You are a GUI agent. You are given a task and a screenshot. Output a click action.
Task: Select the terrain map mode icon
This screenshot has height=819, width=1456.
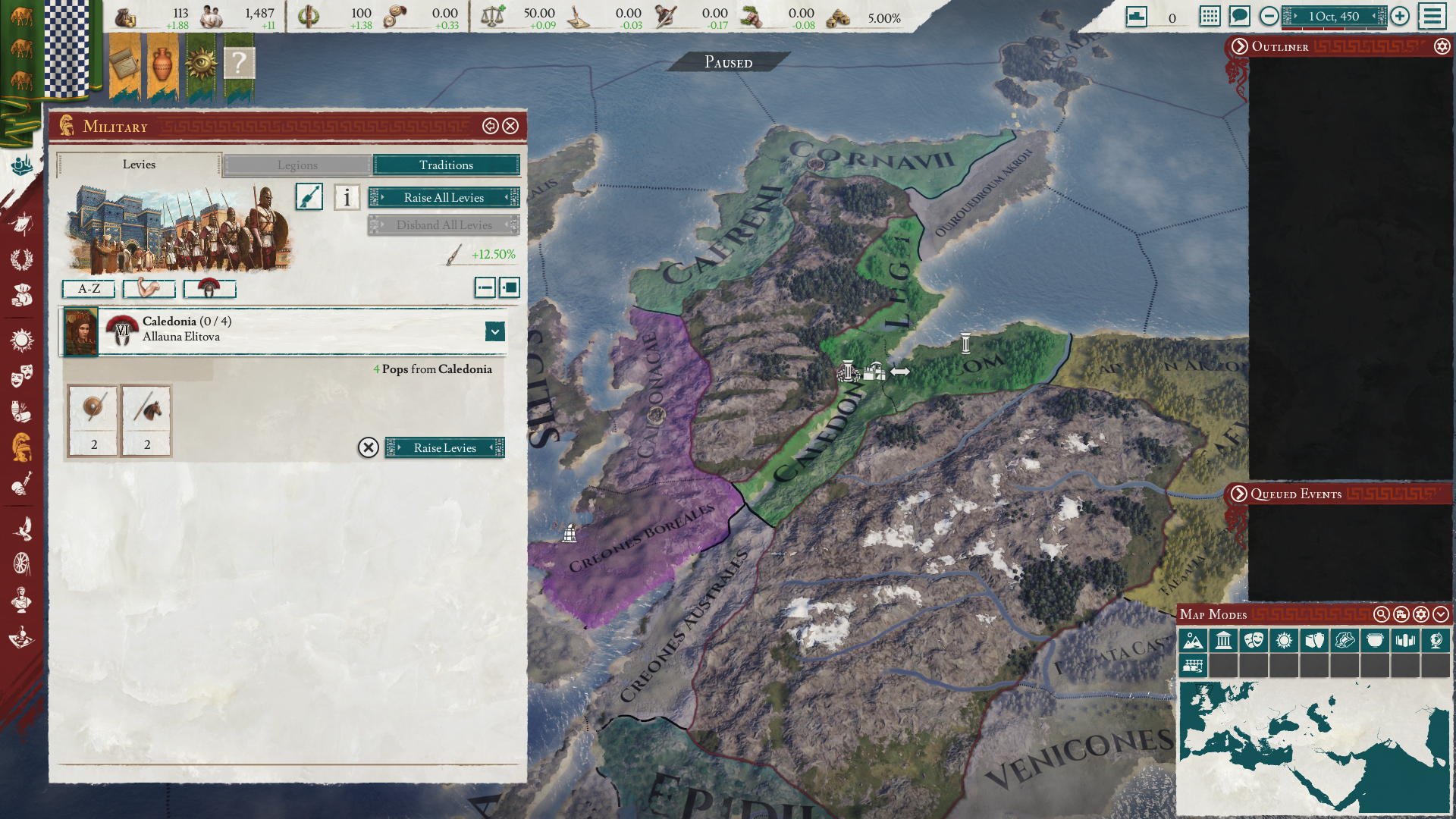(x=1193, y=640)
